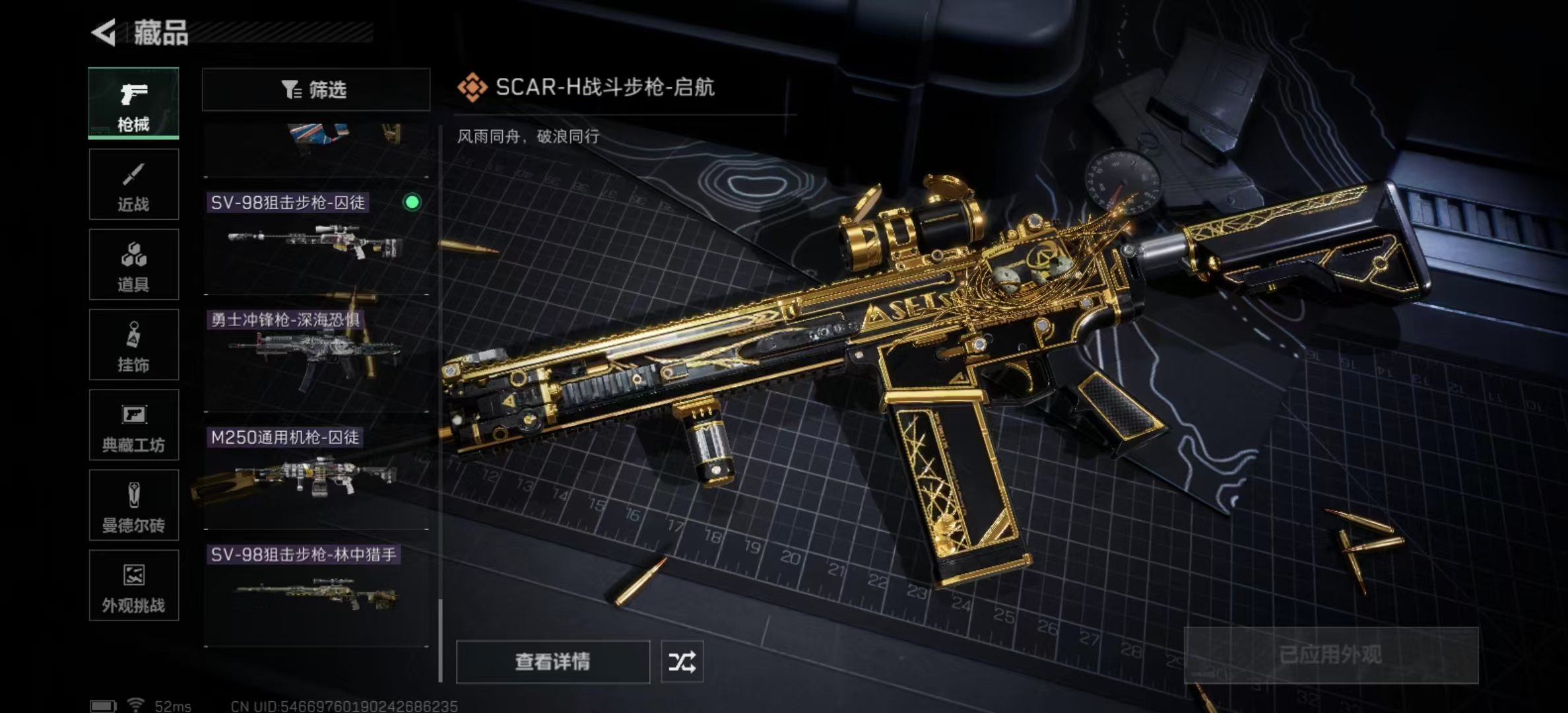Viewport: 1568px width, 713px height.
Task: Open the 外观挑战 appearance challenge tab
Action: [x=133, y=586]
